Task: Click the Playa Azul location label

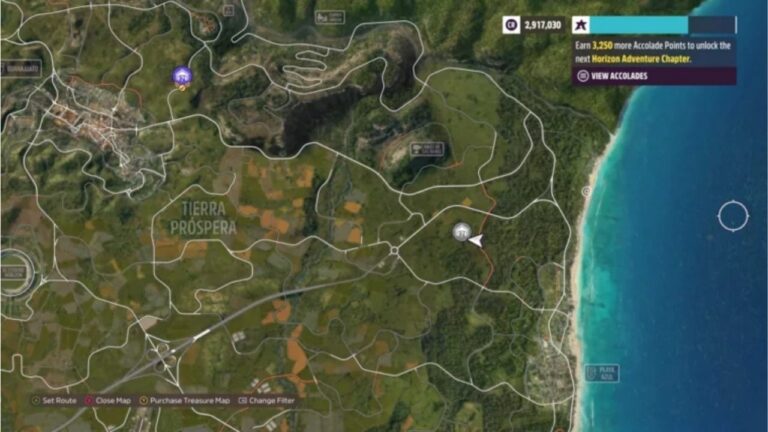Action: (602, 372)
